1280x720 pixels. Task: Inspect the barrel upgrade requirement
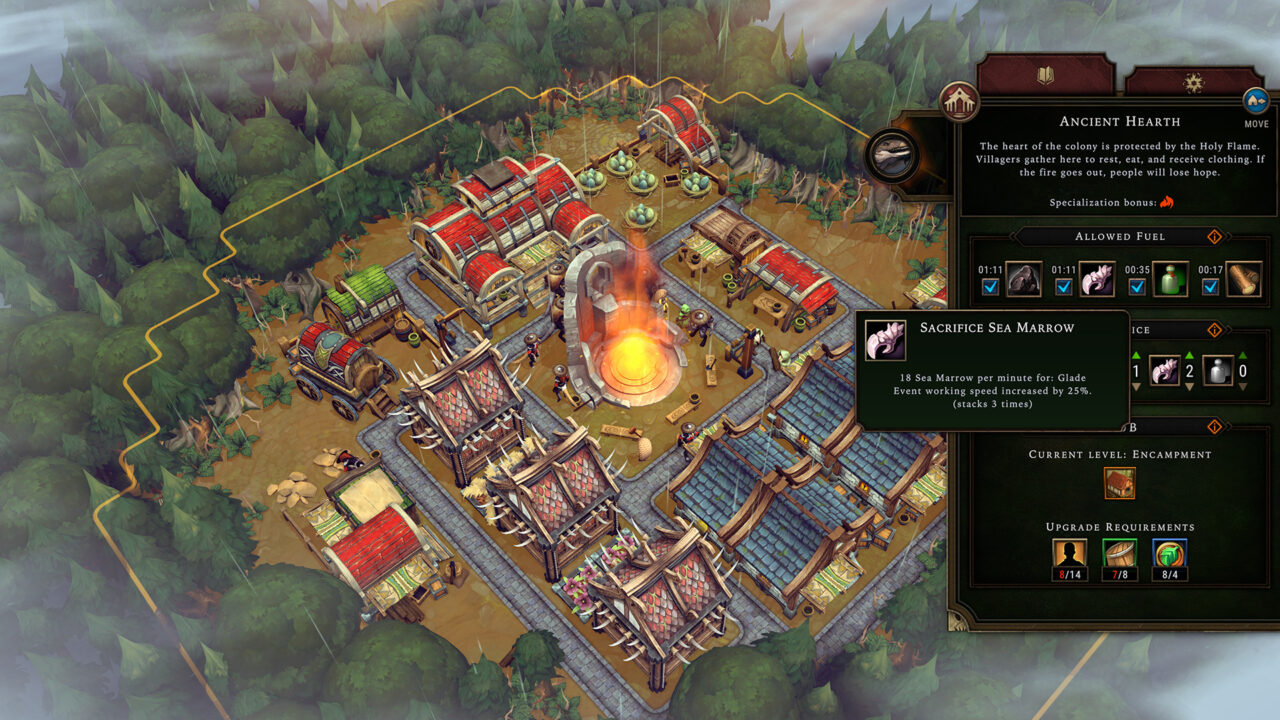pos(1119,555)
